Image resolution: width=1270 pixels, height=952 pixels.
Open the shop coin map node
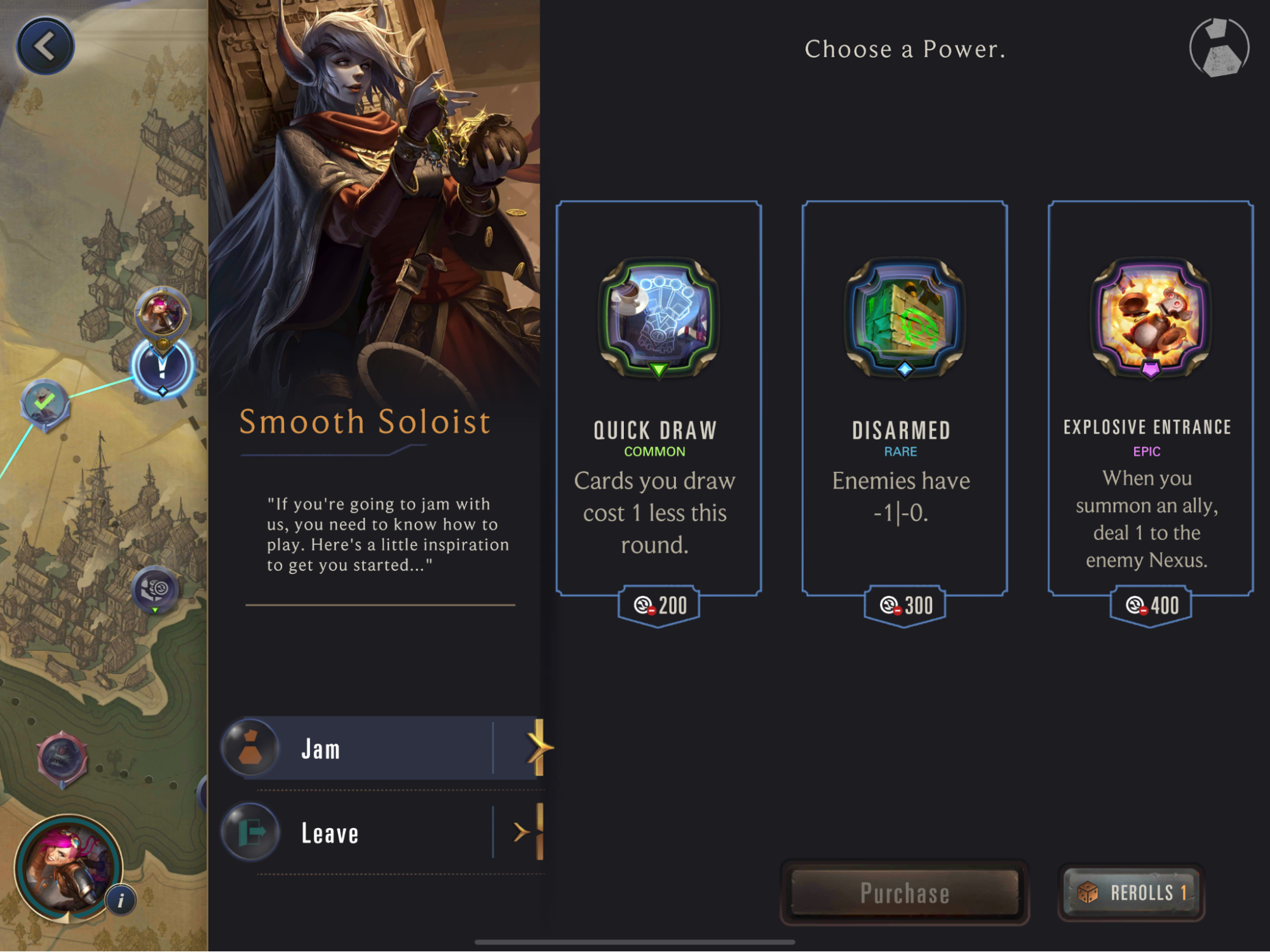coord(154,589)
